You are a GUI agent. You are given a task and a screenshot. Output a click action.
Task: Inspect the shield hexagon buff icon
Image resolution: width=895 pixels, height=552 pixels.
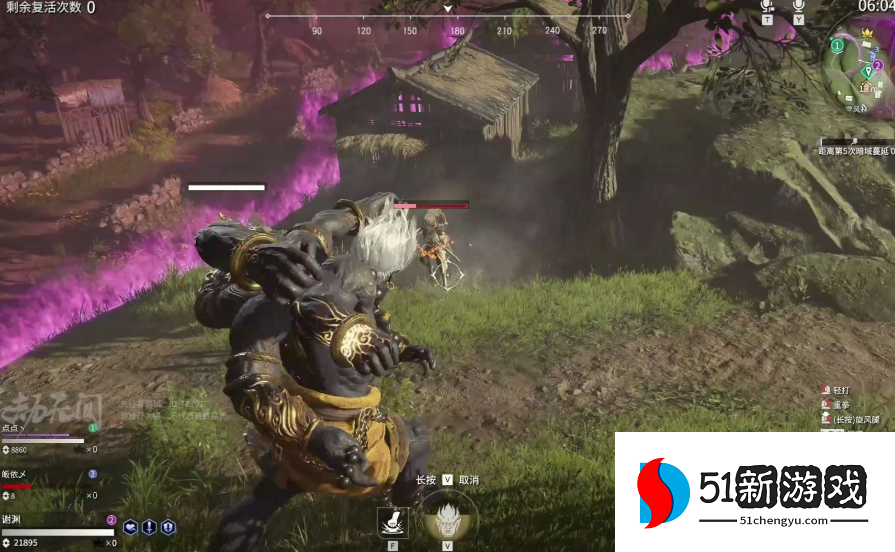(x=168, y=527)
